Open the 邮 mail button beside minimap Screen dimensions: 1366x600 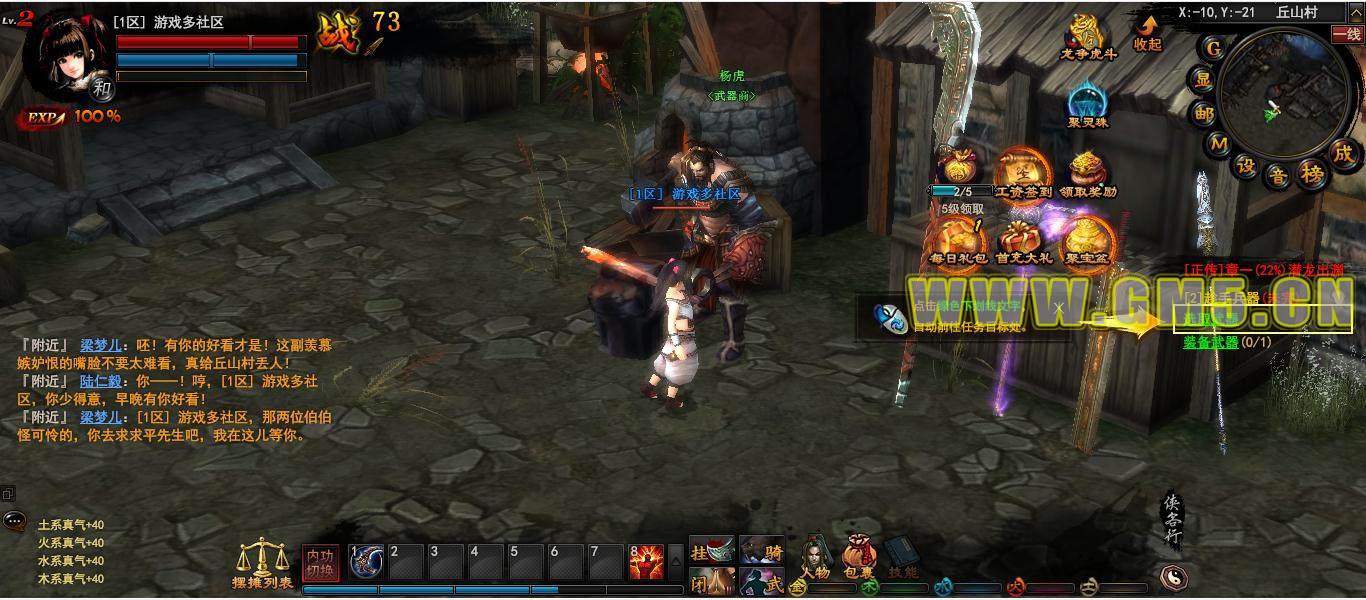(1202, 113)
